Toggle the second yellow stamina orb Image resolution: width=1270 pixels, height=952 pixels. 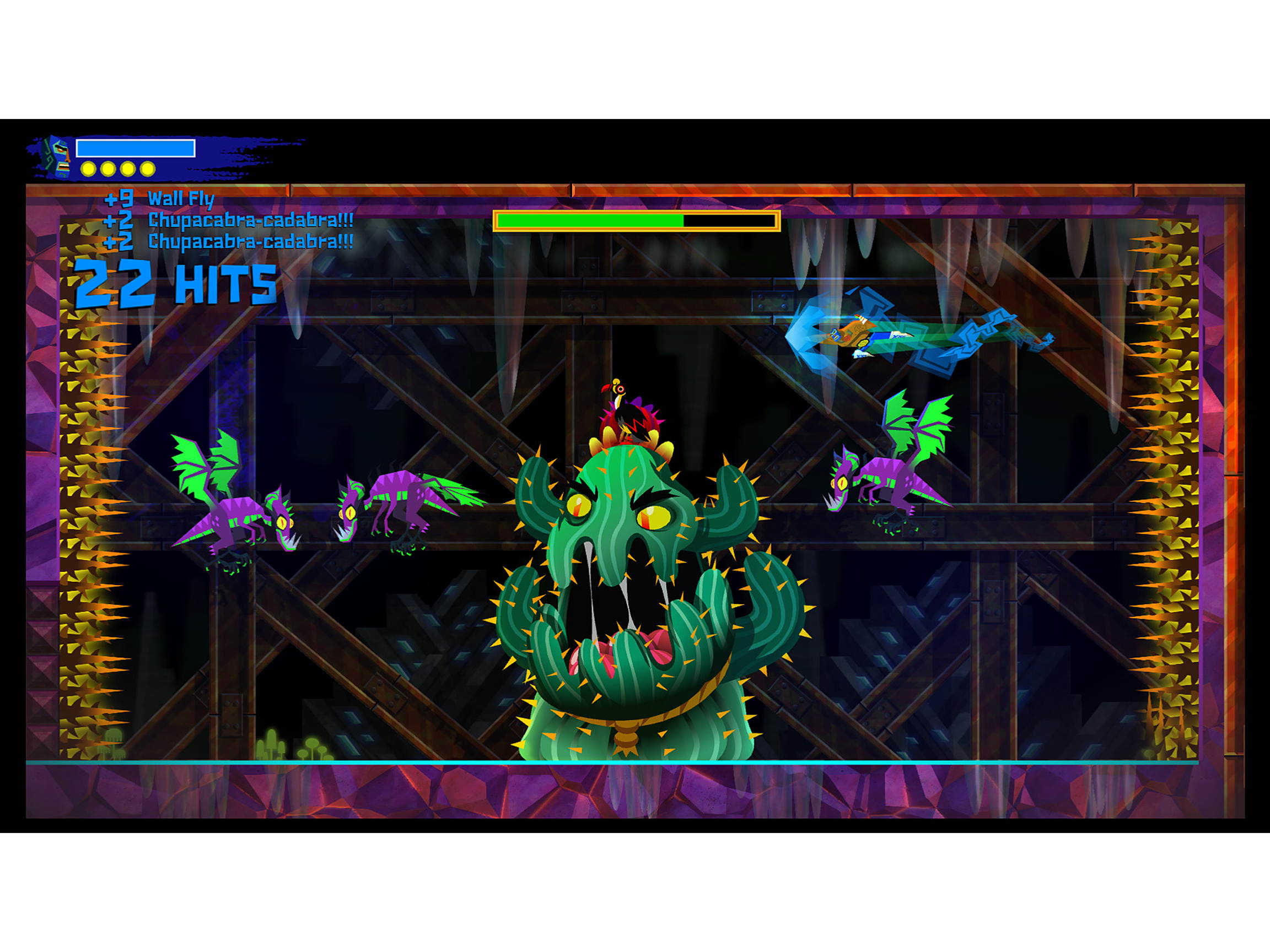point(108,170)
